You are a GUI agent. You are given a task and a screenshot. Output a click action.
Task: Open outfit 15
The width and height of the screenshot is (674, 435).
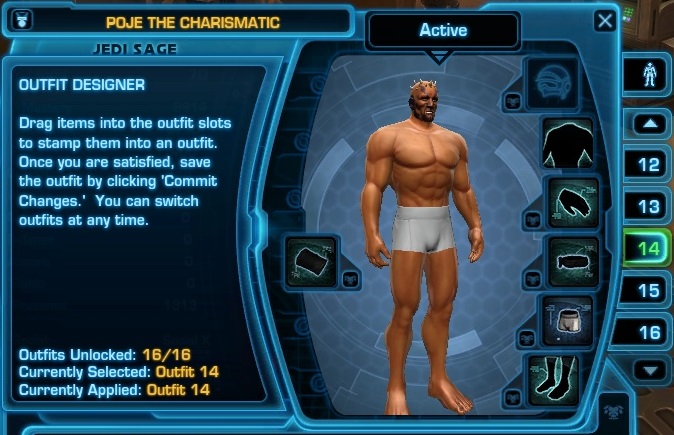pyautogui.click(x=648, y=291)
